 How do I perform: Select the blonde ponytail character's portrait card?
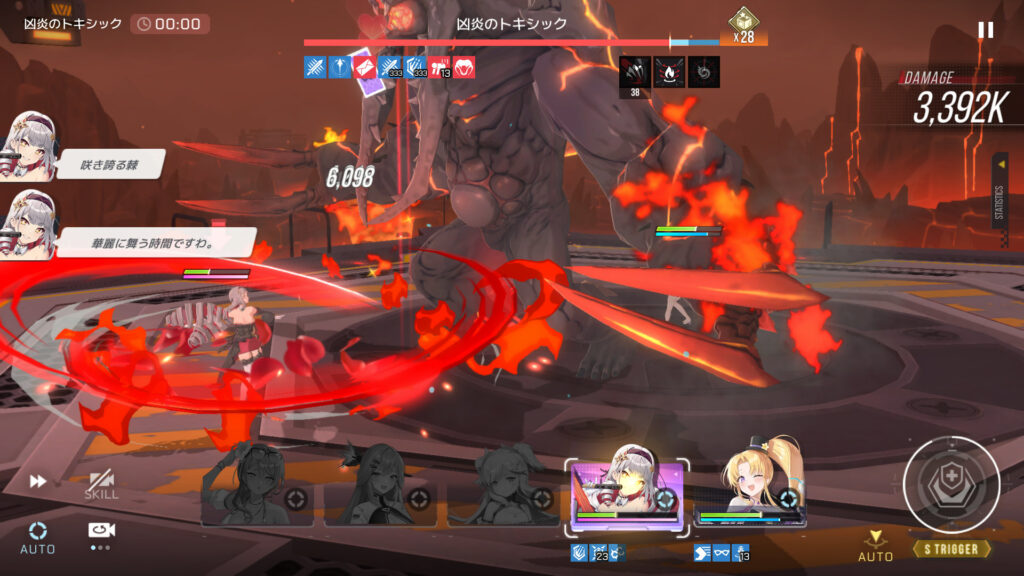[750, 492]
